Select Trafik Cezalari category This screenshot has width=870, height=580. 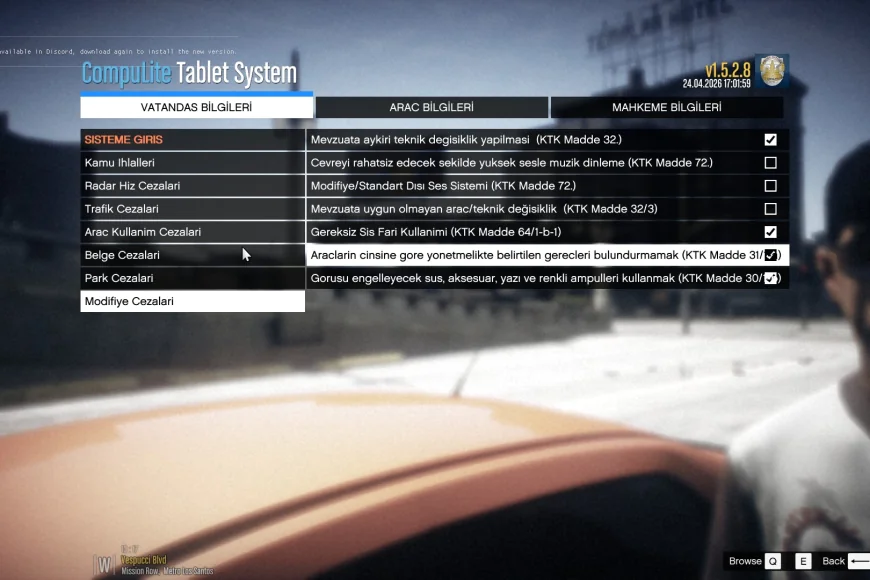point(192,209)
